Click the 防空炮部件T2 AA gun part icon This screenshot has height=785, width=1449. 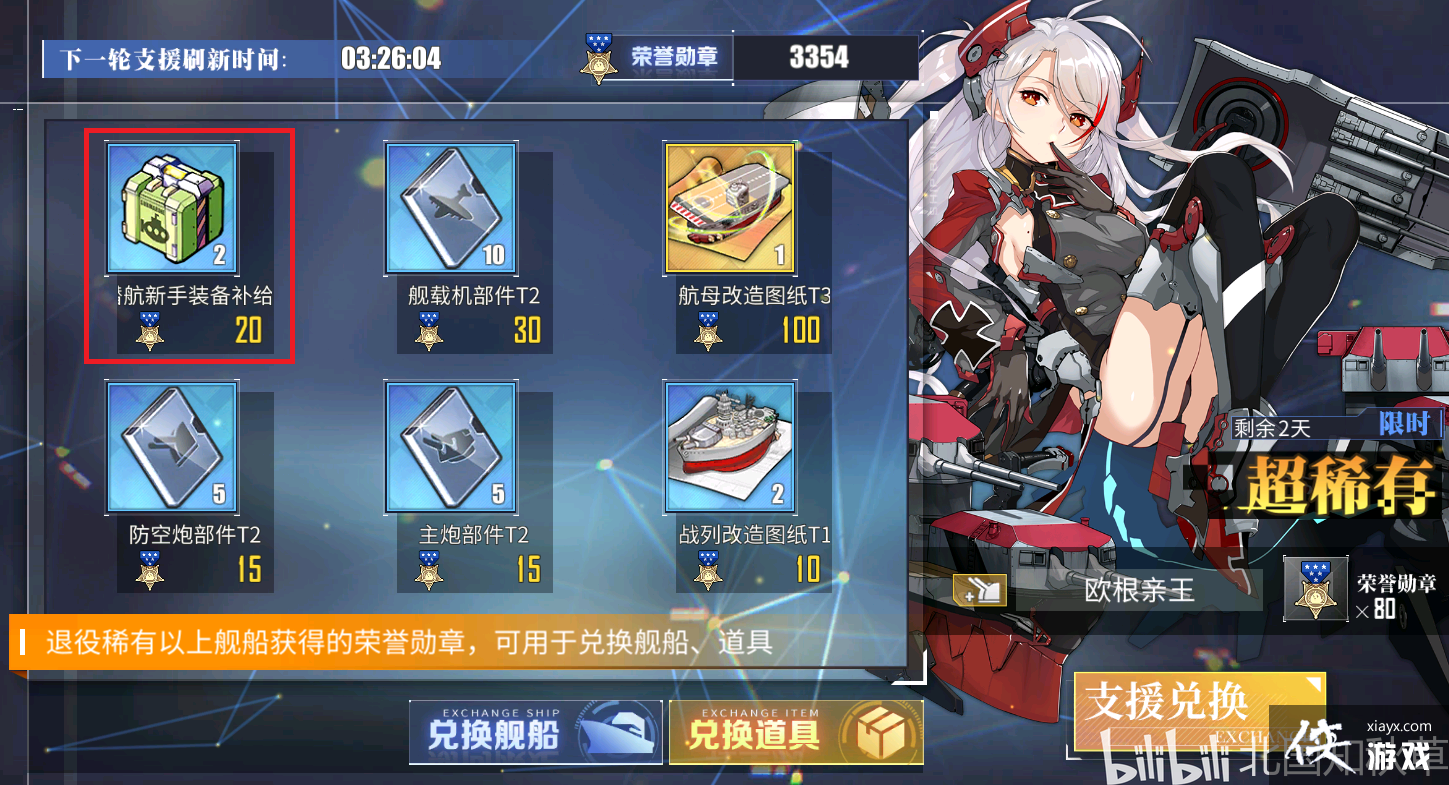(x=171, y=447)
